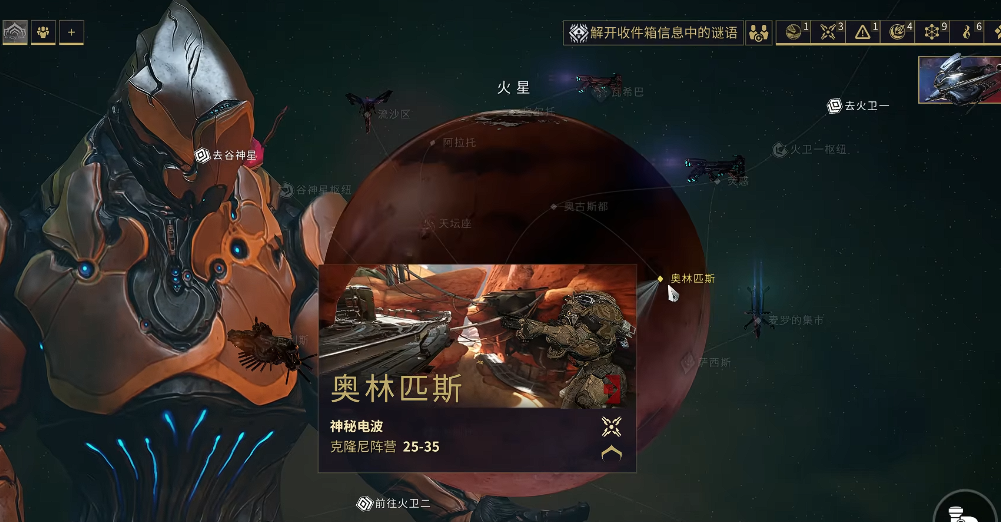This screenshot has width=1001, height=522.
Task: Select the hexagon-cluster syndicate tab
Action: point(934,33)
